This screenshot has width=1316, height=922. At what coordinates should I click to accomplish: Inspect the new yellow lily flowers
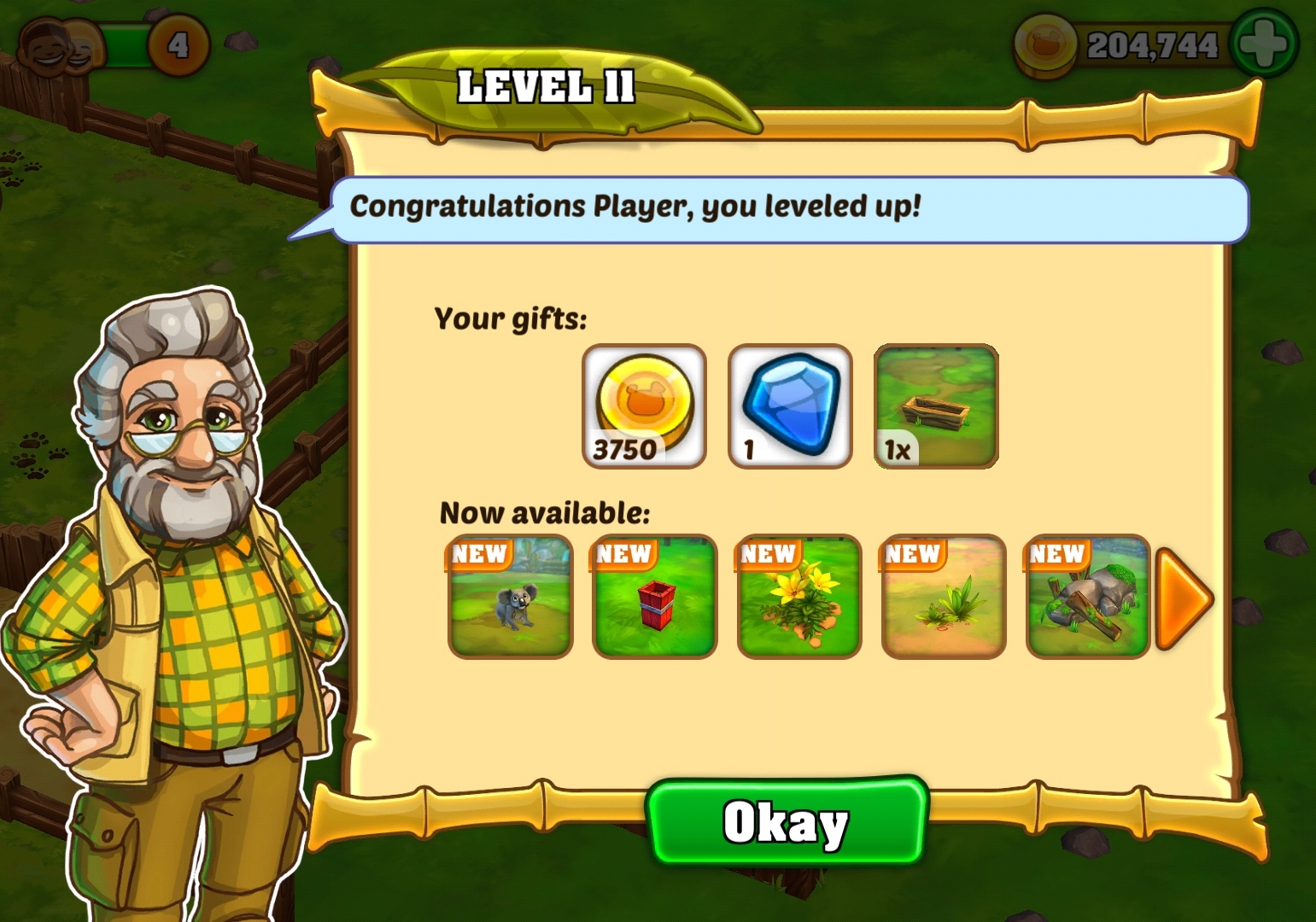[x=798, y=597]
